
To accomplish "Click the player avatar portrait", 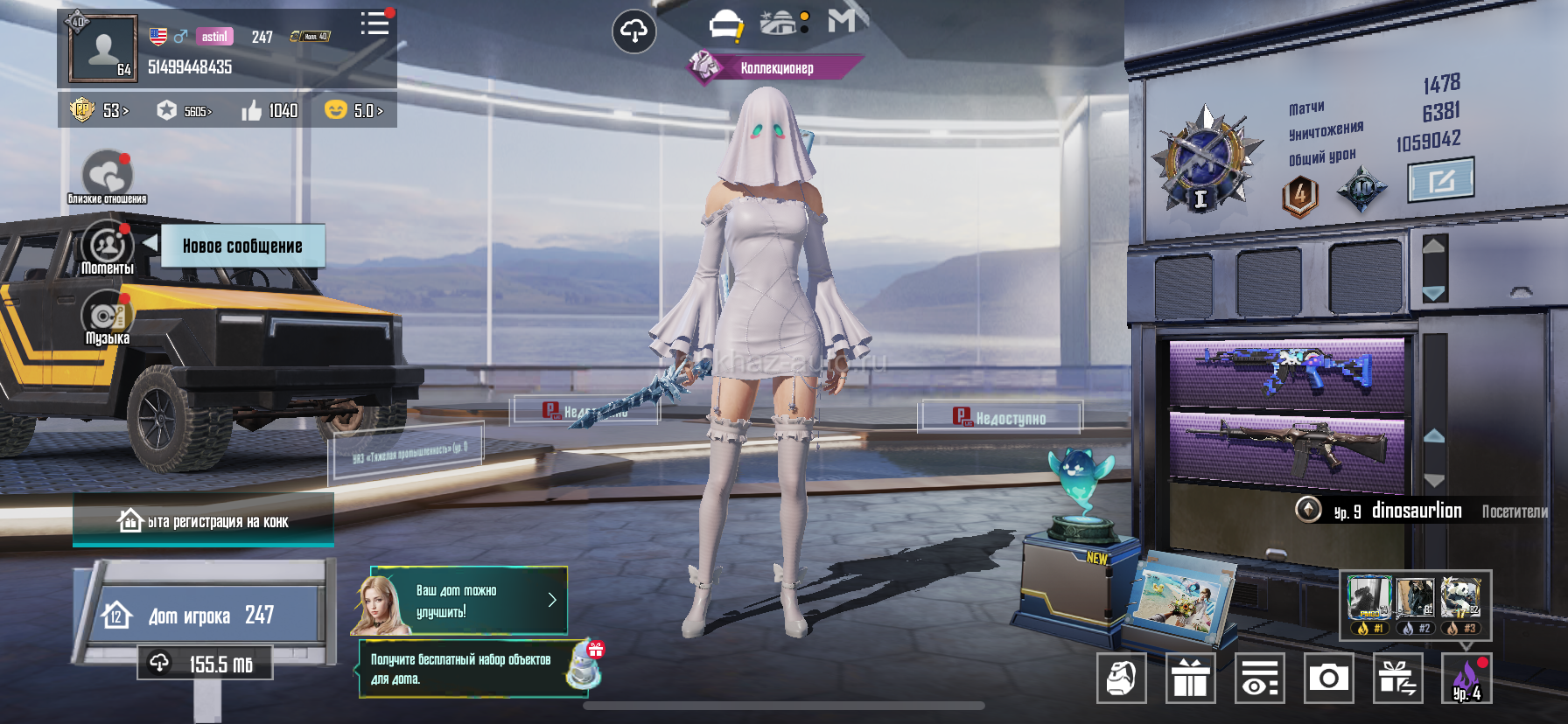I will pos(103,49).
